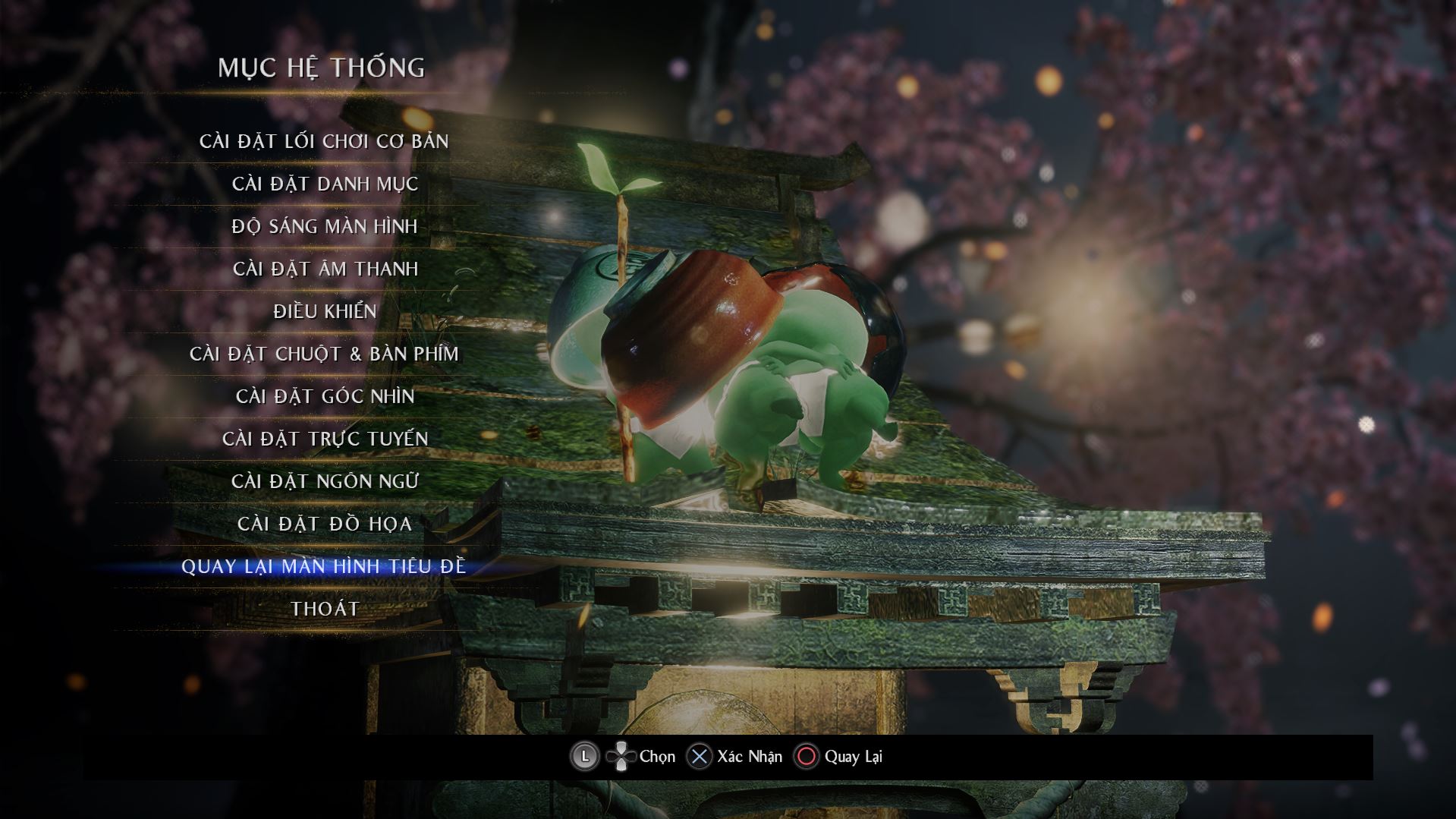Open CÀI ĐẶT CHUỘT & BÀN PHÍM settings

(x=325, y=353)
